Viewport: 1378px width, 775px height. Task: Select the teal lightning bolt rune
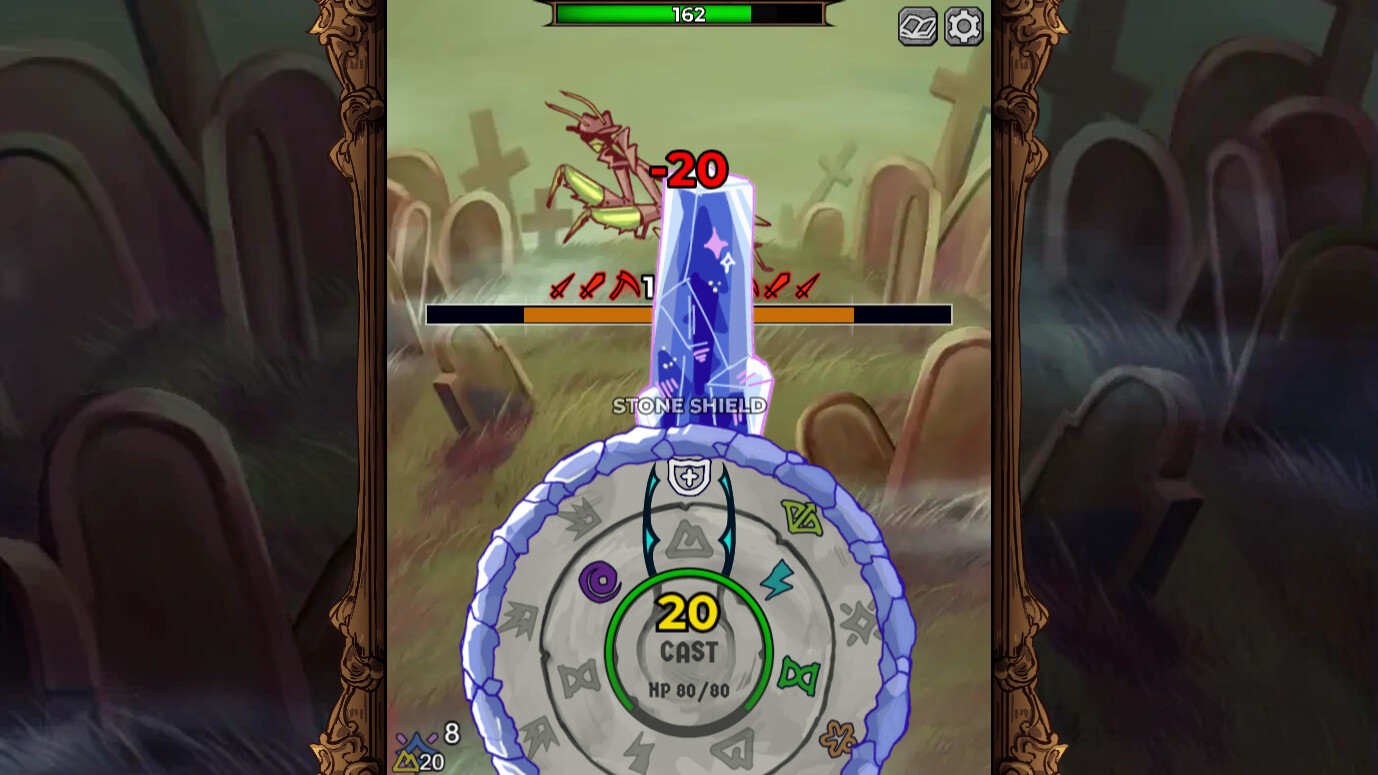(776, 578)
